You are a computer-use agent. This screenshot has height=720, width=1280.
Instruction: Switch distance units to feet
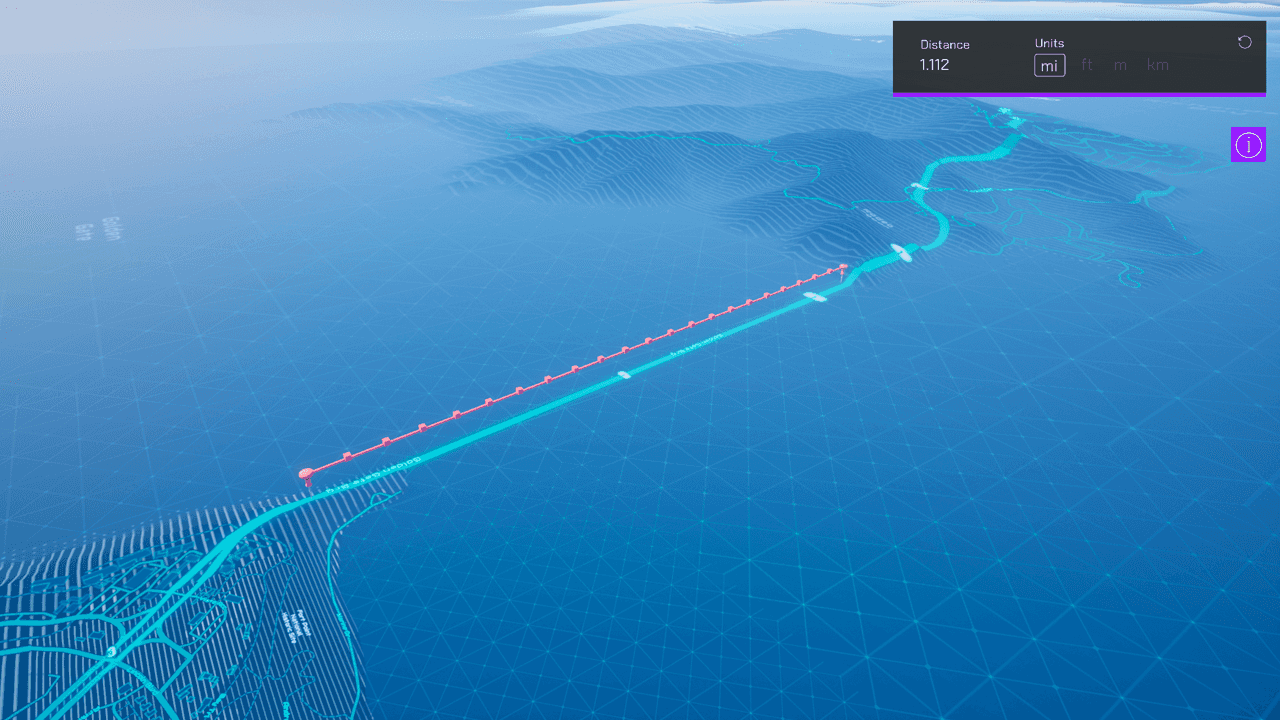click(x=1087, y=66)
